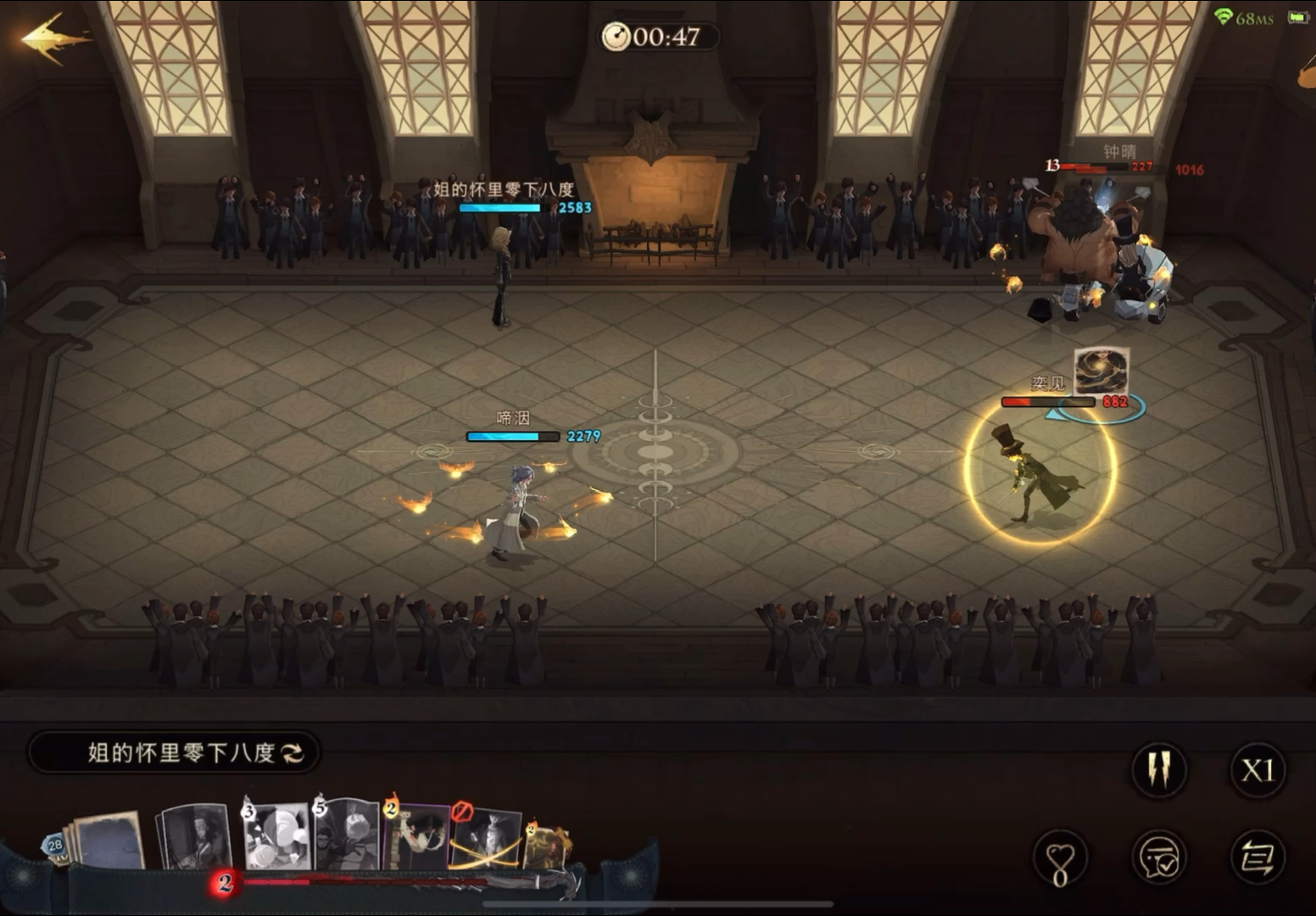Image resolution: width=1316 pixels, height=916 pixels.
Task: Pause the duel with the lightning-bolt button
Action: (1158, 770)
